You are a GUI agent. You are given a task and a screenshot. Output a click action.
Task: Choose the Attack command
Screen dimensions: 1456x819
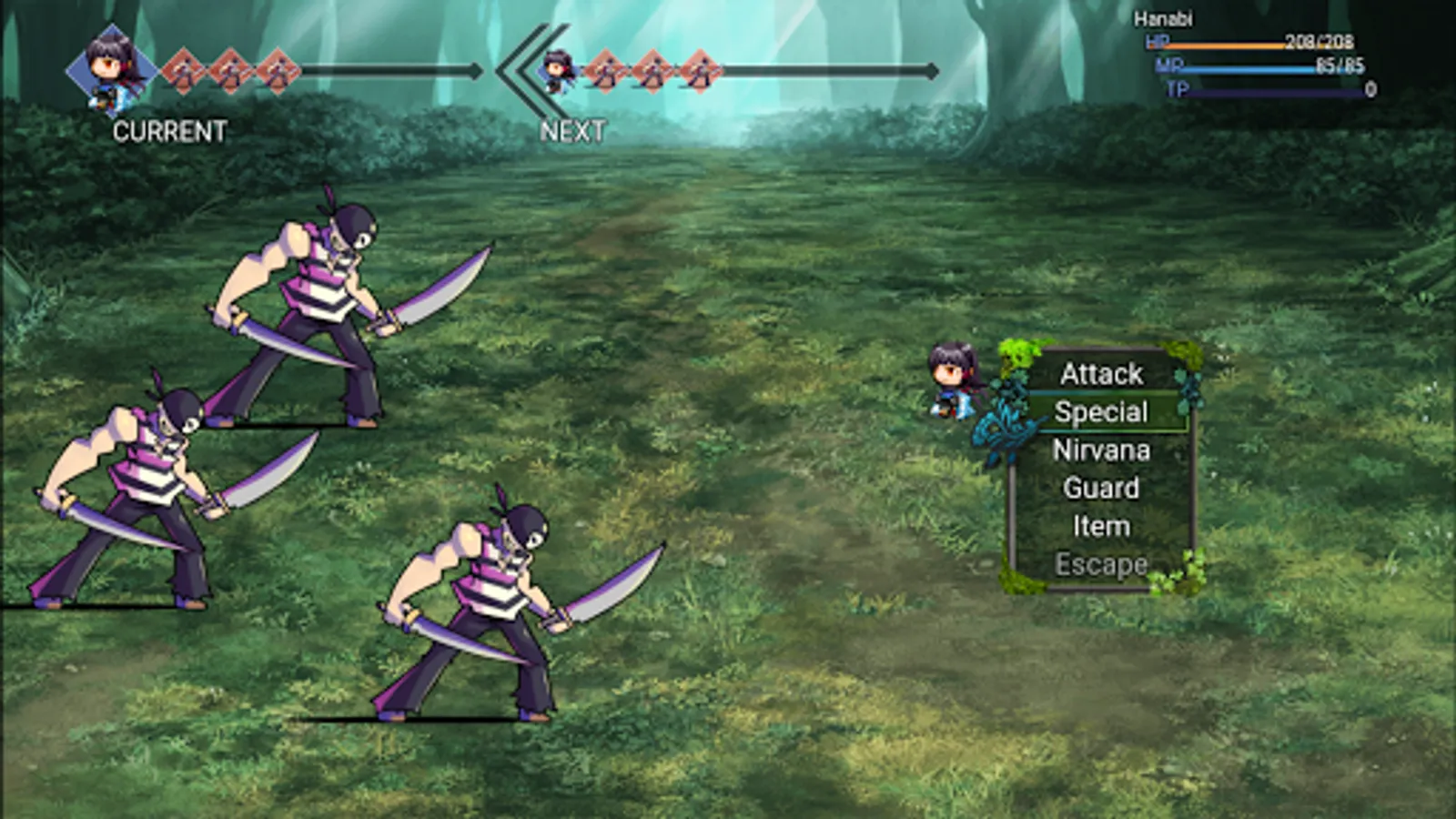tap(1101, 374)
